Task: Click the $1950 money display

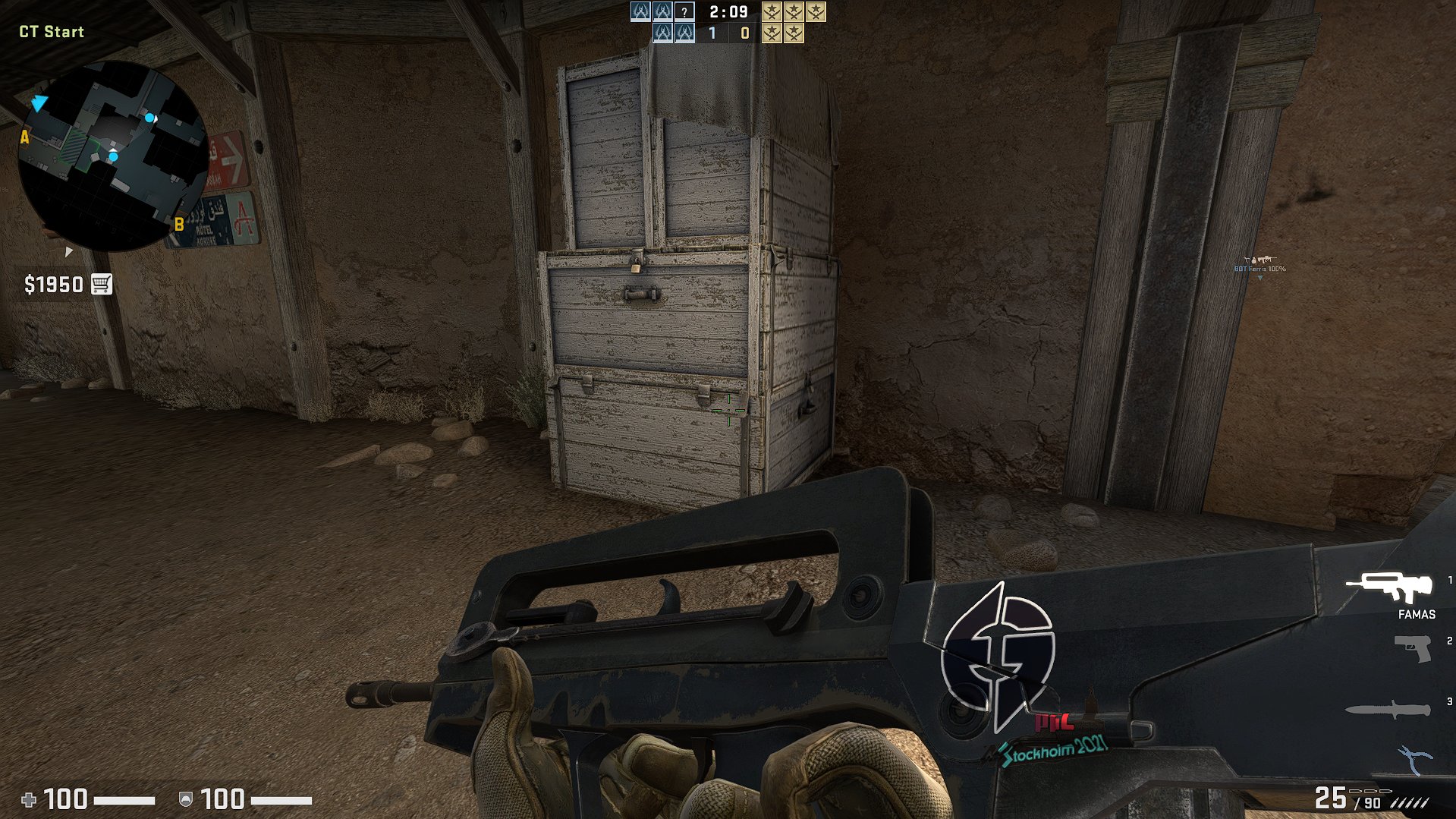Action: (53, 285)
